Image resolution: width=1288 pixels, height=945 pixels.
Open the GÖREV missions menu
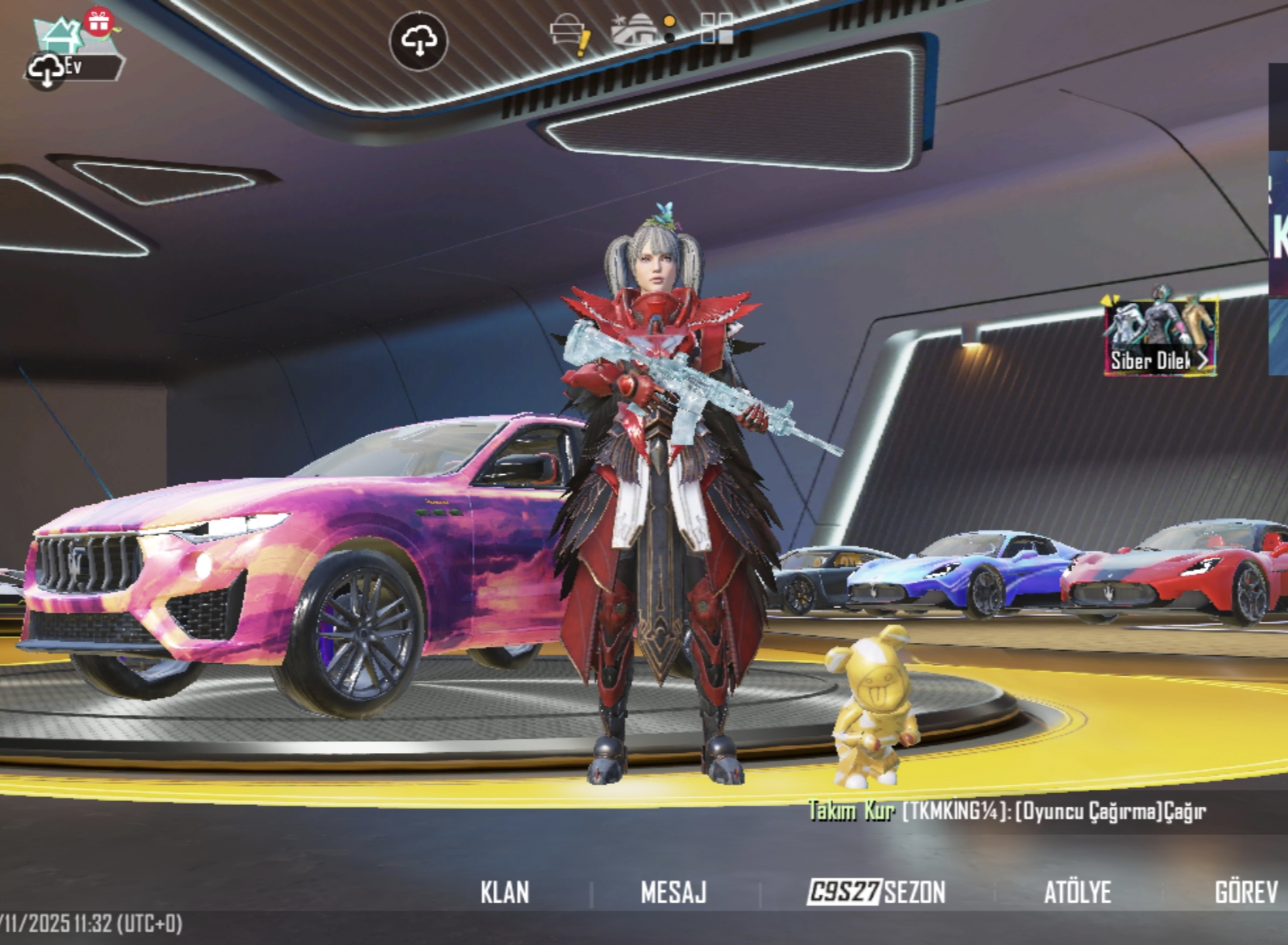click(x=1245, y=892)
